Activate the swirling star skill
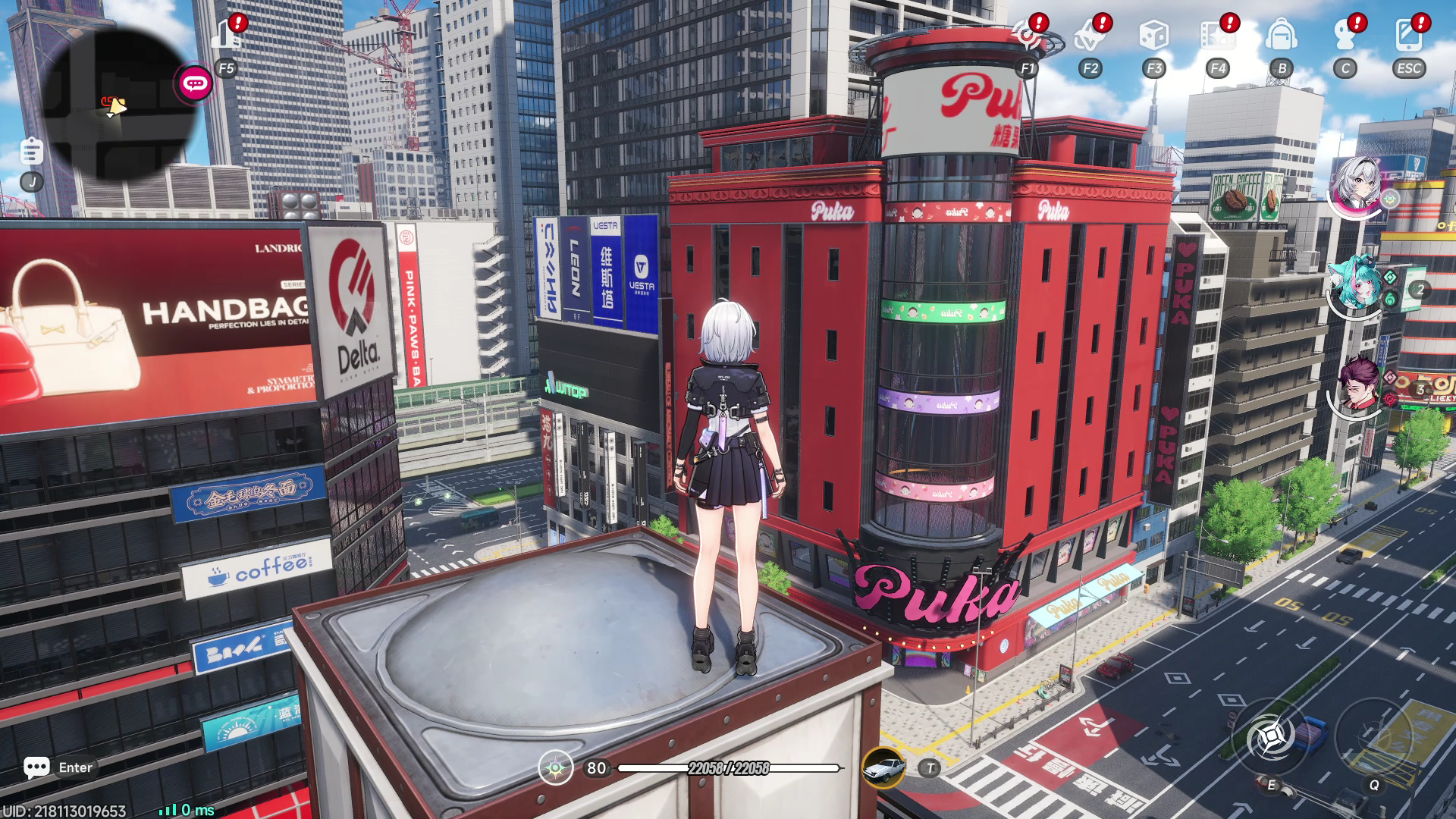The height and width of the screenshot is (819, 1456). [x=1271, y=736]
